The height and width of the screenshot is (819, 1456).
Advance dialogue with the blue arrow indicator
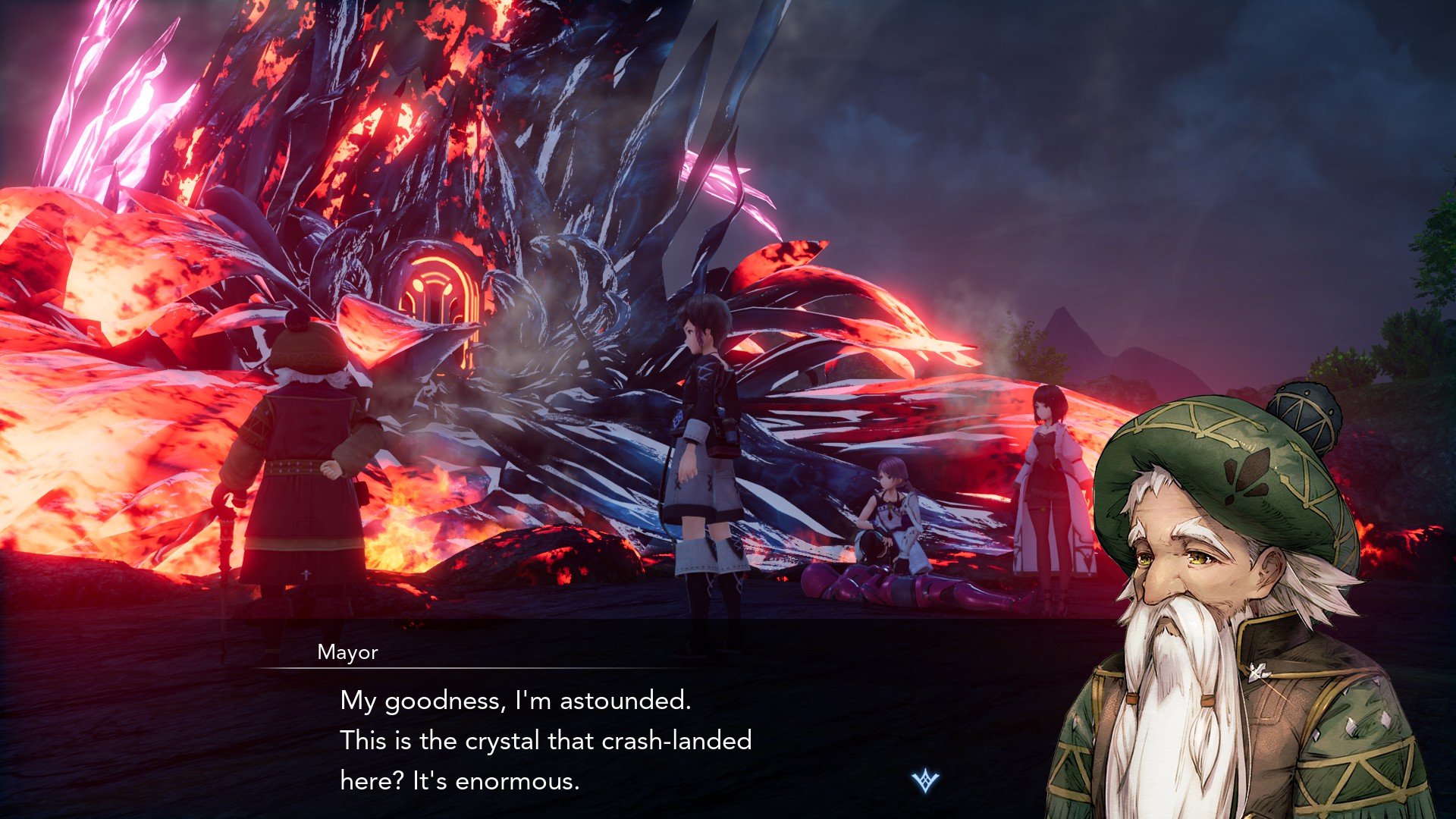click(925, 780)
